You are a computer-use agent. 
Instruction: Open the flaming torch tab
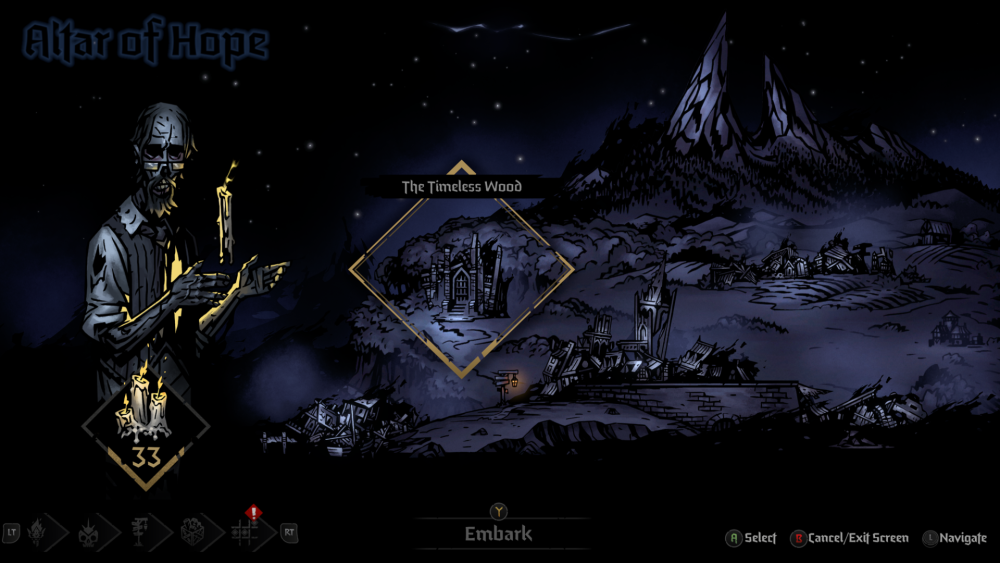pyautogui.click(x=39, y=532)
